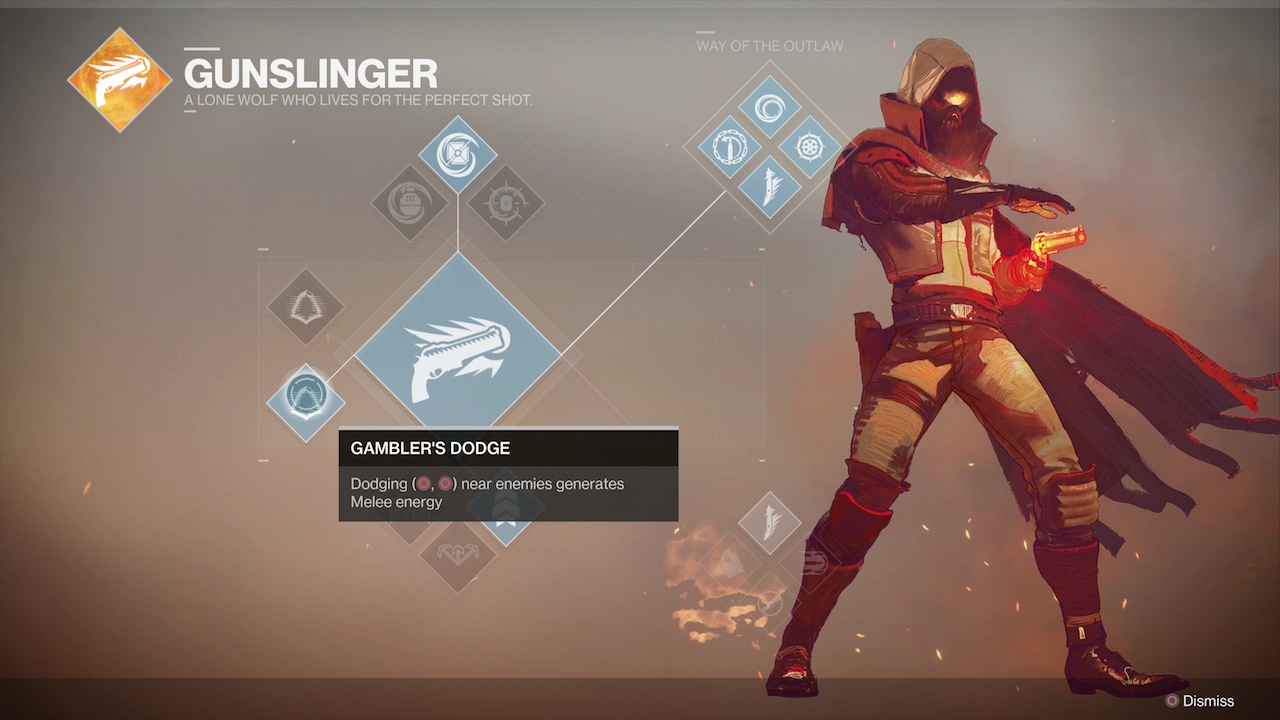Screen dimensions: 1280x720
Task: Select the active swirl grenade node
Action: 457,153
